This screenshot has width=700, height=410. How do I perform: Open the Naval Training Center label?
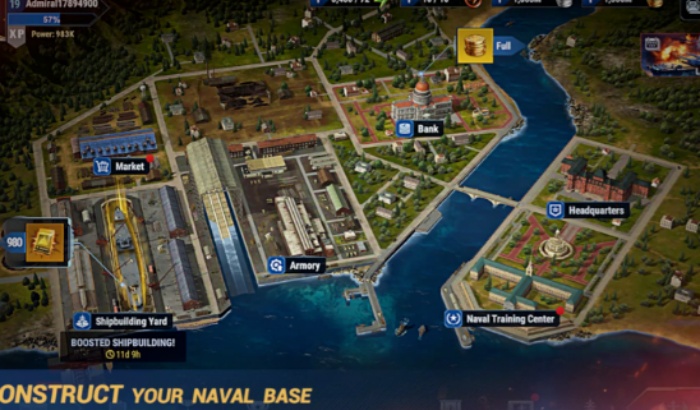pyautogui.click(x=503, y=319)
